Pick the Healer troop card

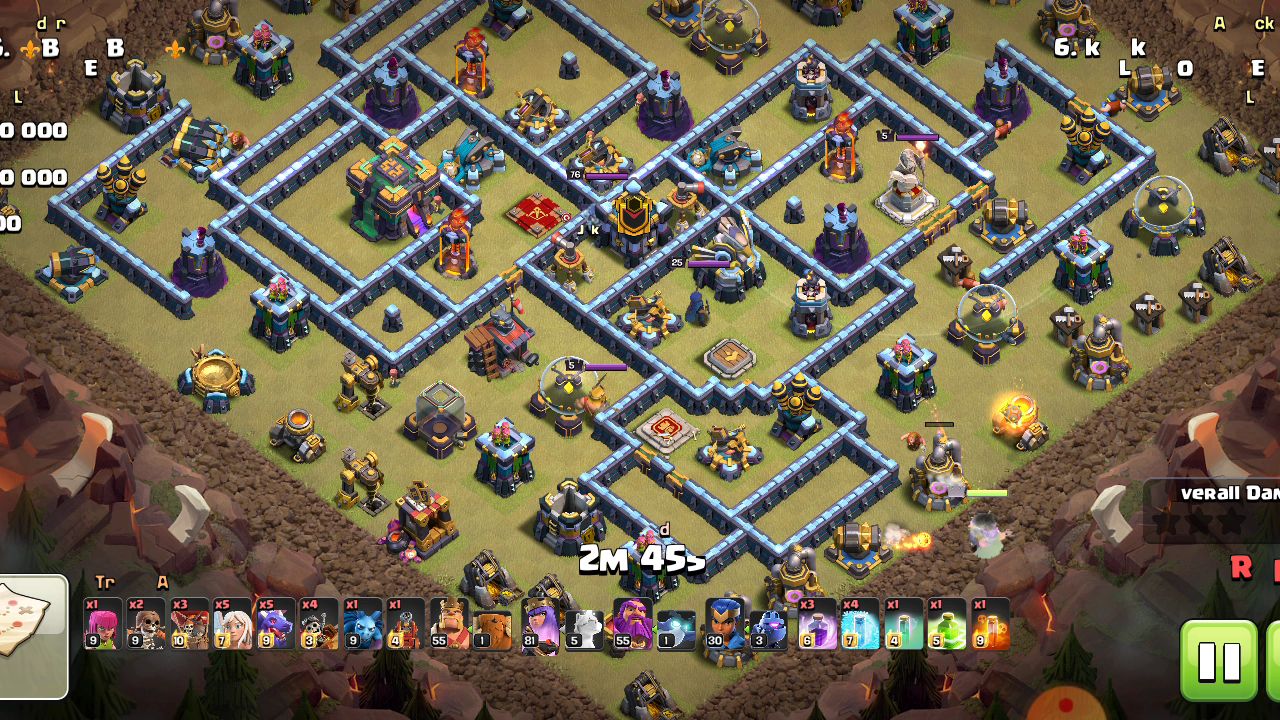[233, 624]
